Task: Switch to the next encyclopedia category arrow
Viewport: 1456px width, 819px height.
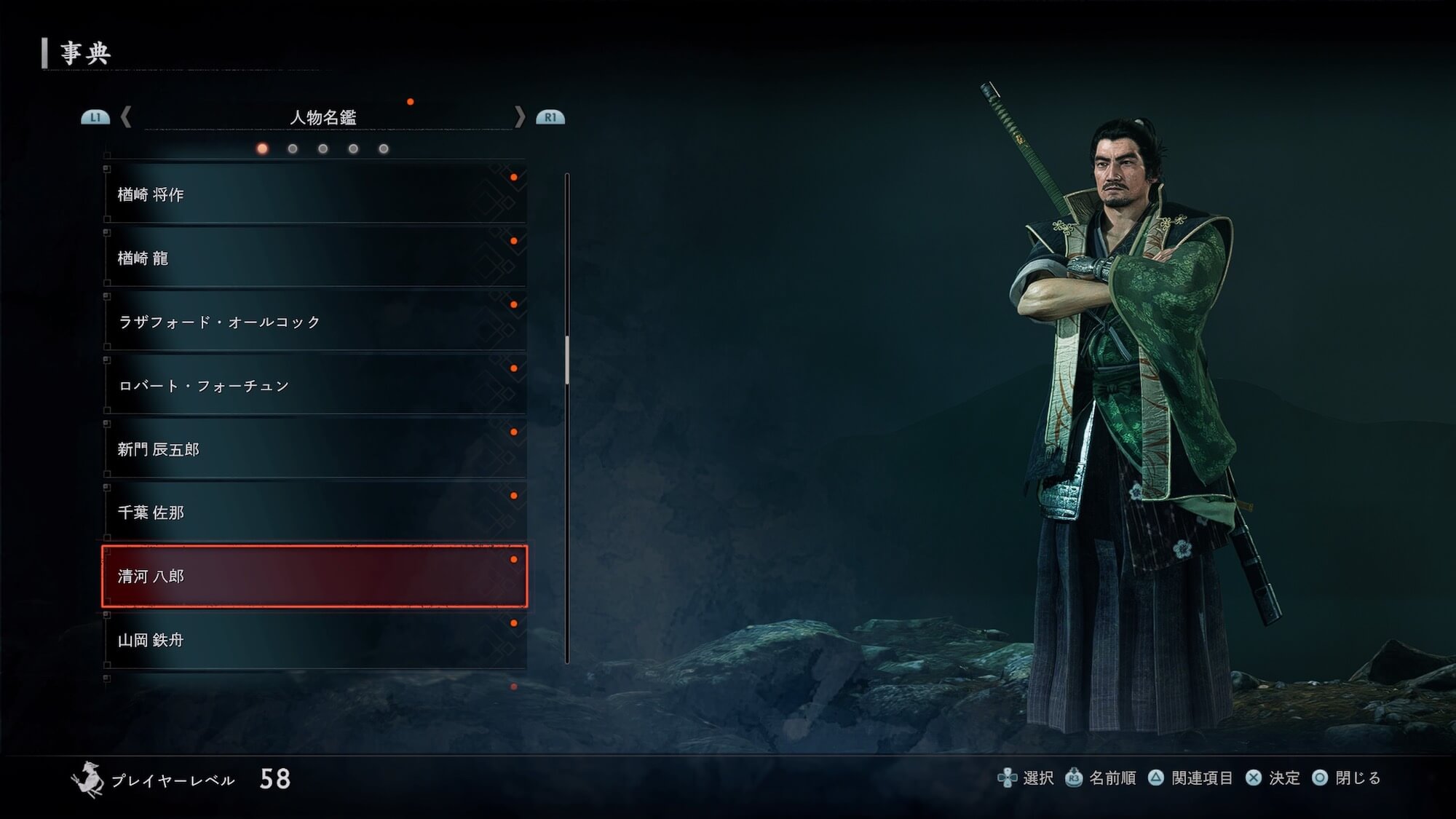Action: pyautogui.click(x=519, y=117)
